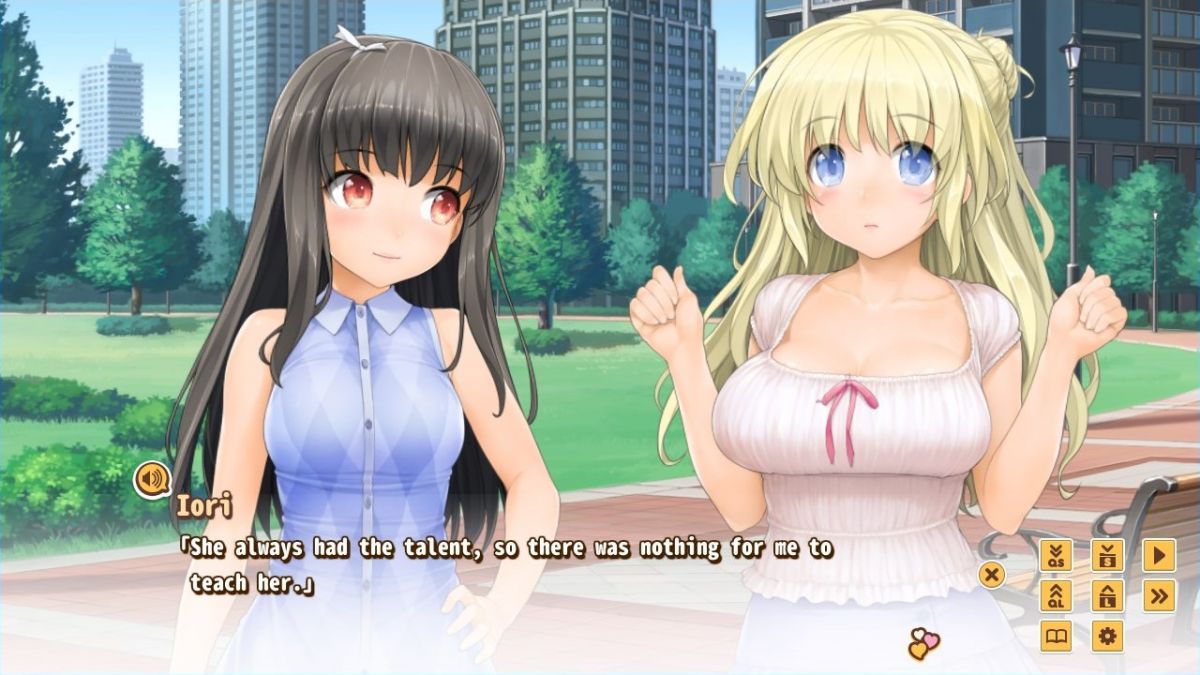Start auto-play with the triangle button

click(x=1158, y=556)
